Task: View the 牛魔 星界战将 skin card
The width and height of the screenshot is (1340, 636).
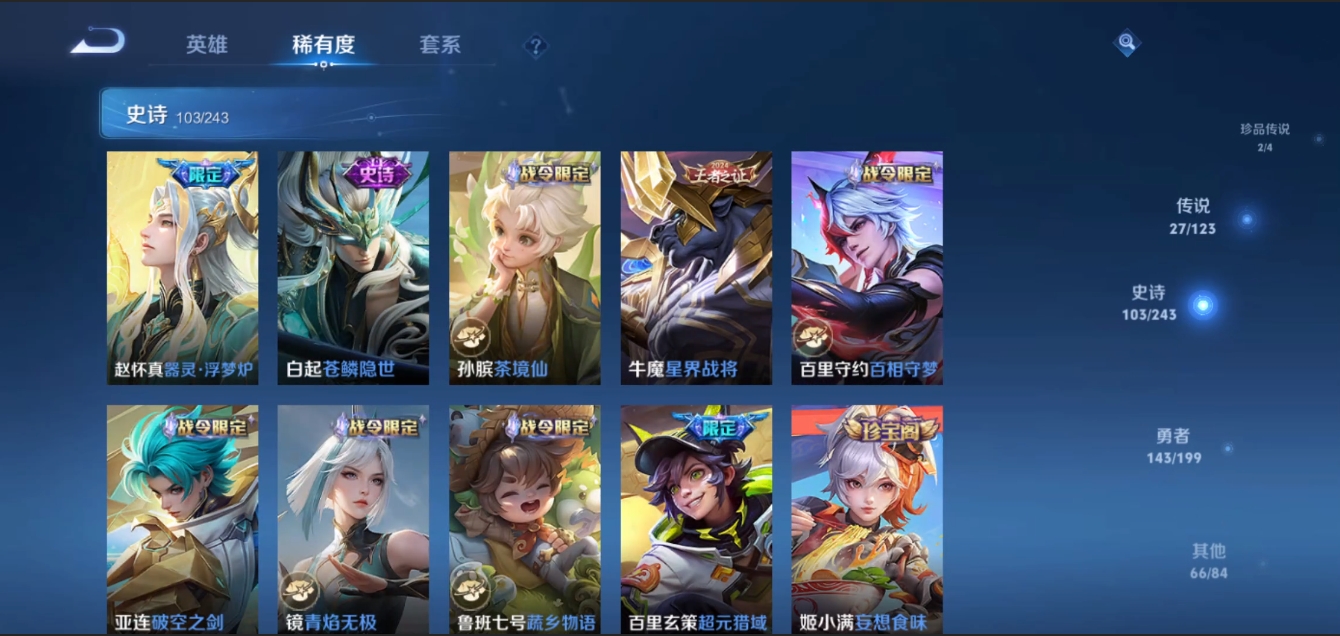Action: pyautogui.click(x=696, y=268)
